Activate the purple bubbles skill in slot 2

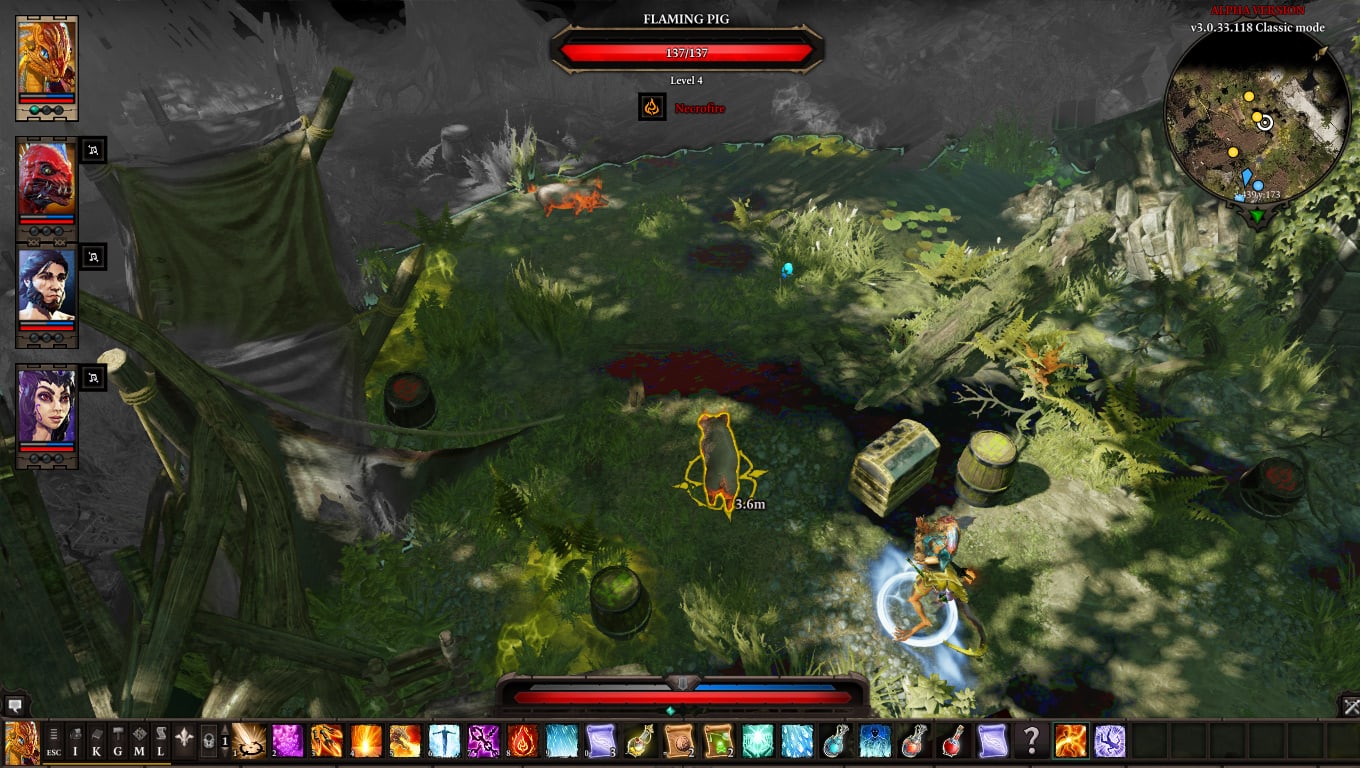pos(289,741)
